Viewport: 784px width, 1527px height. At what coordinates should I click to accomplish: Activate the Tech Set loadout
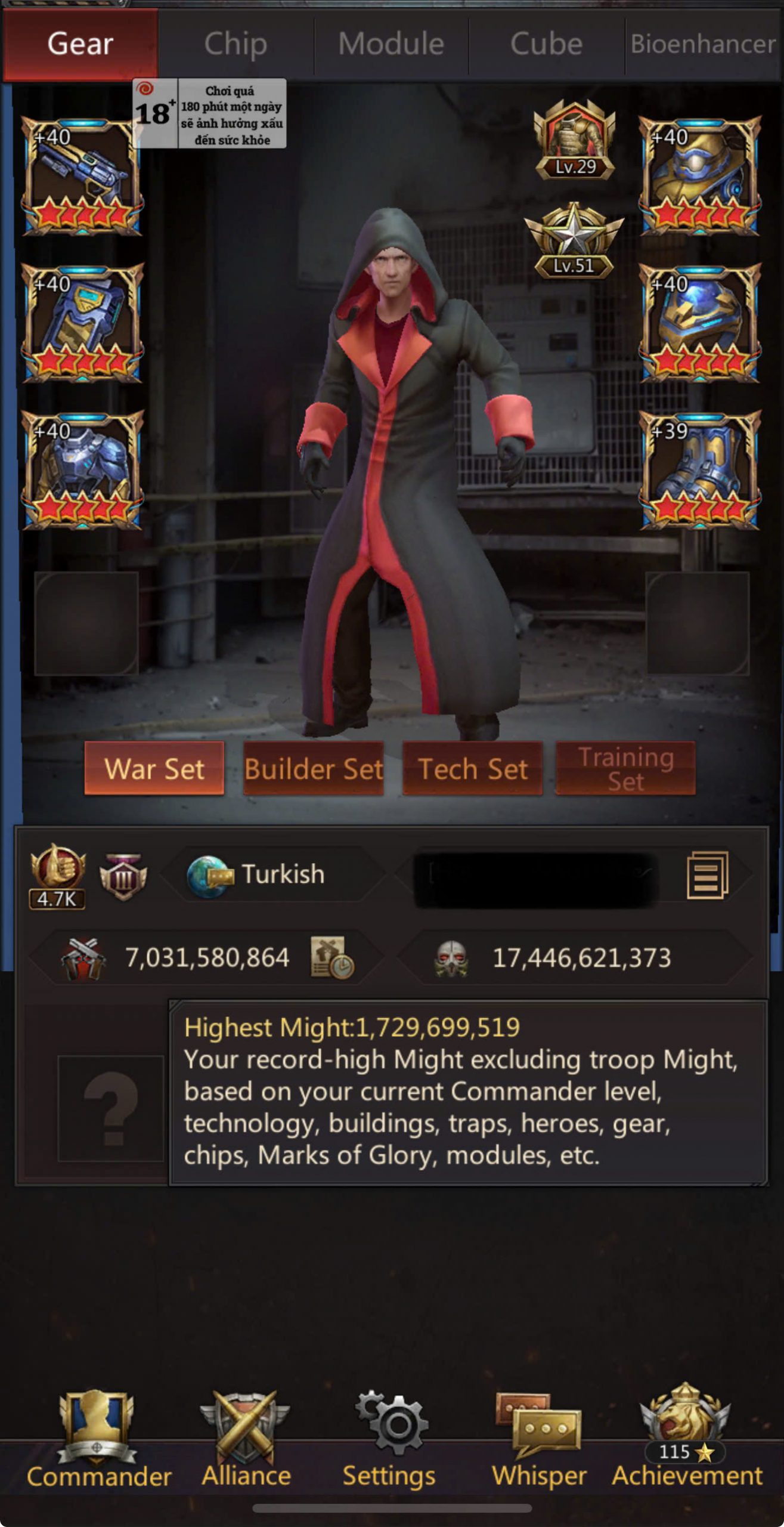[x=473, y=768]
